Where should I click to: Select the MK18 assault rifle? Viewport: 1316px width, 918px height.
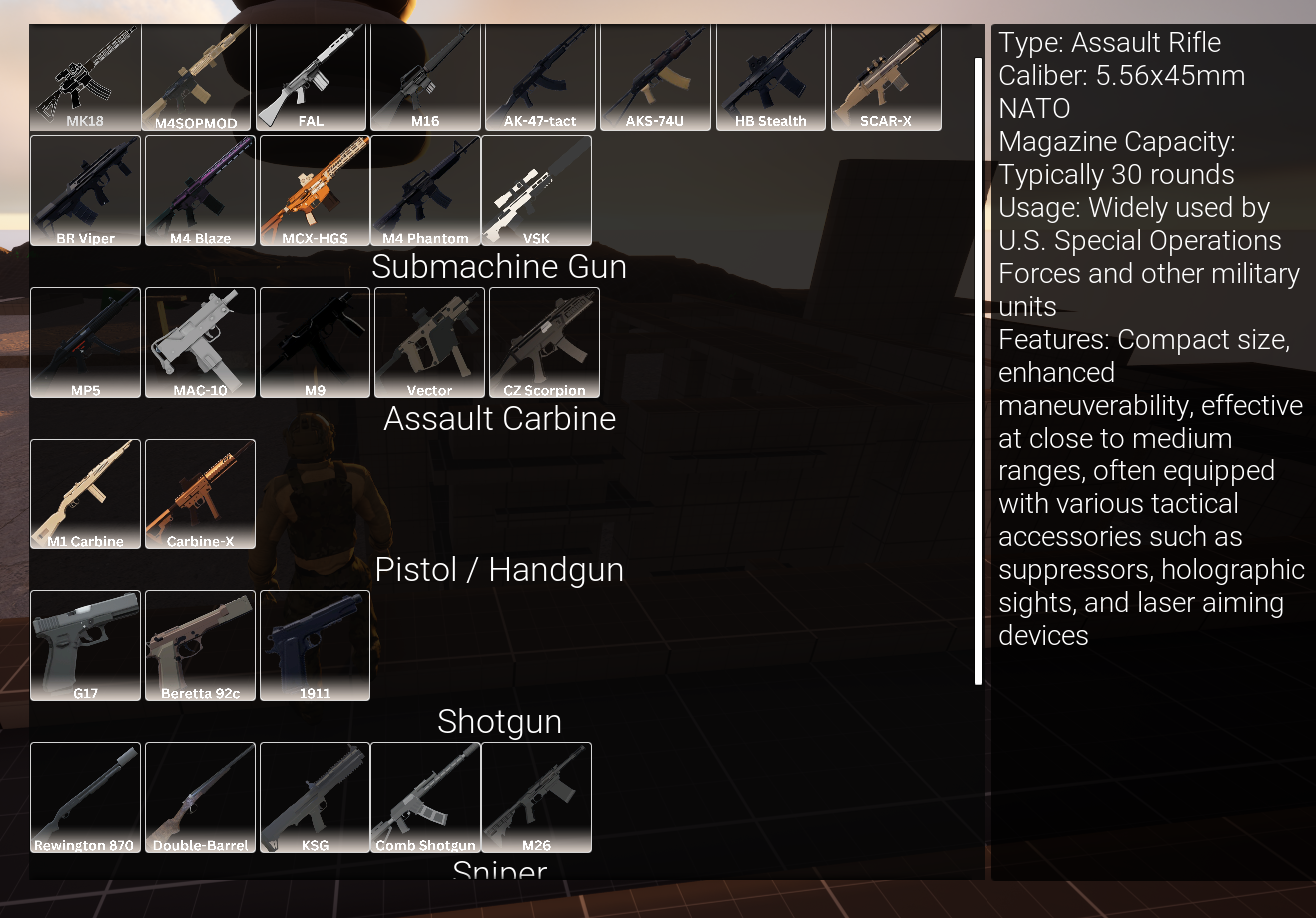[85, 75]
